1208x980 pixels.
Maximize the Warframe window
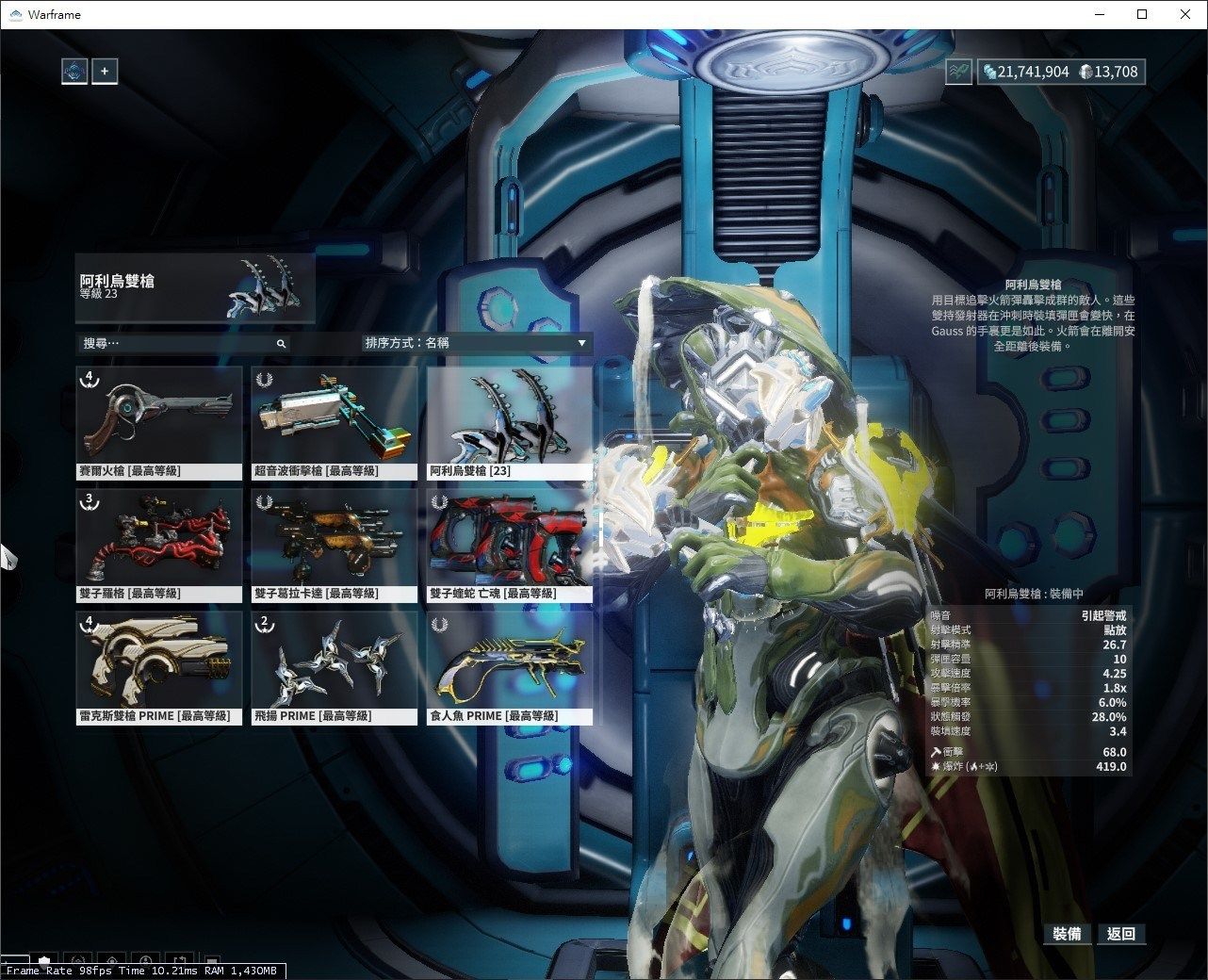pos(1142,14)
